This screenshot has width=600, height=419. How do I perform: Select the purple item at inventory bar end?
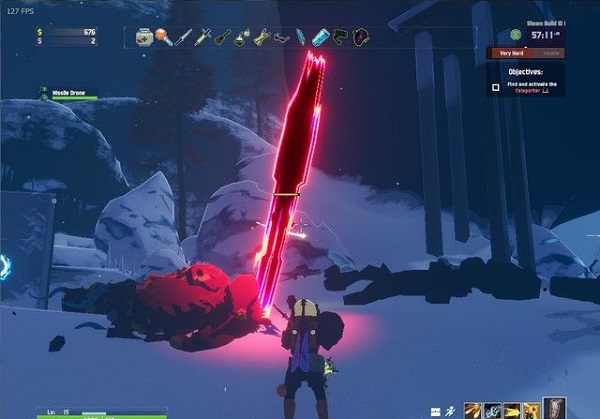pyautogui.click(x=358, y=38)
